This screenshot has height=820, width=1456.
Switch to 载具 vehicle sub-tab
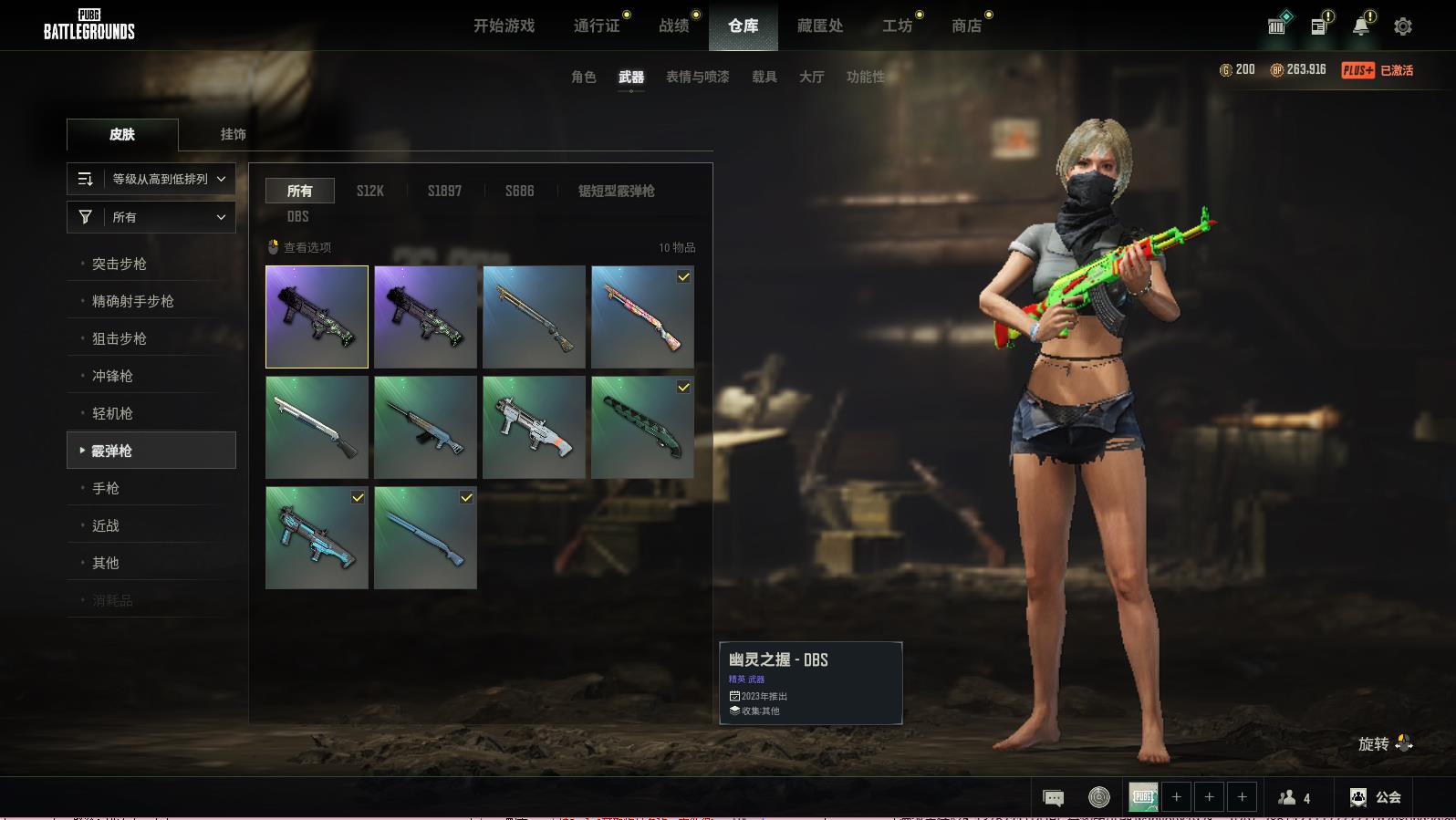[764, 77]
